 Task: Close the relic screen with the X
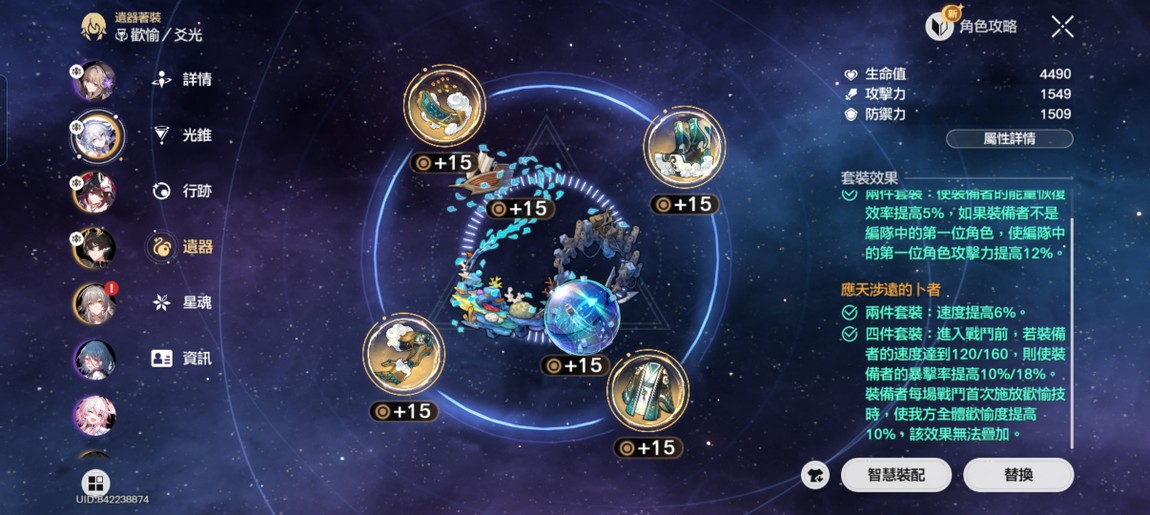click(1062, 27)
